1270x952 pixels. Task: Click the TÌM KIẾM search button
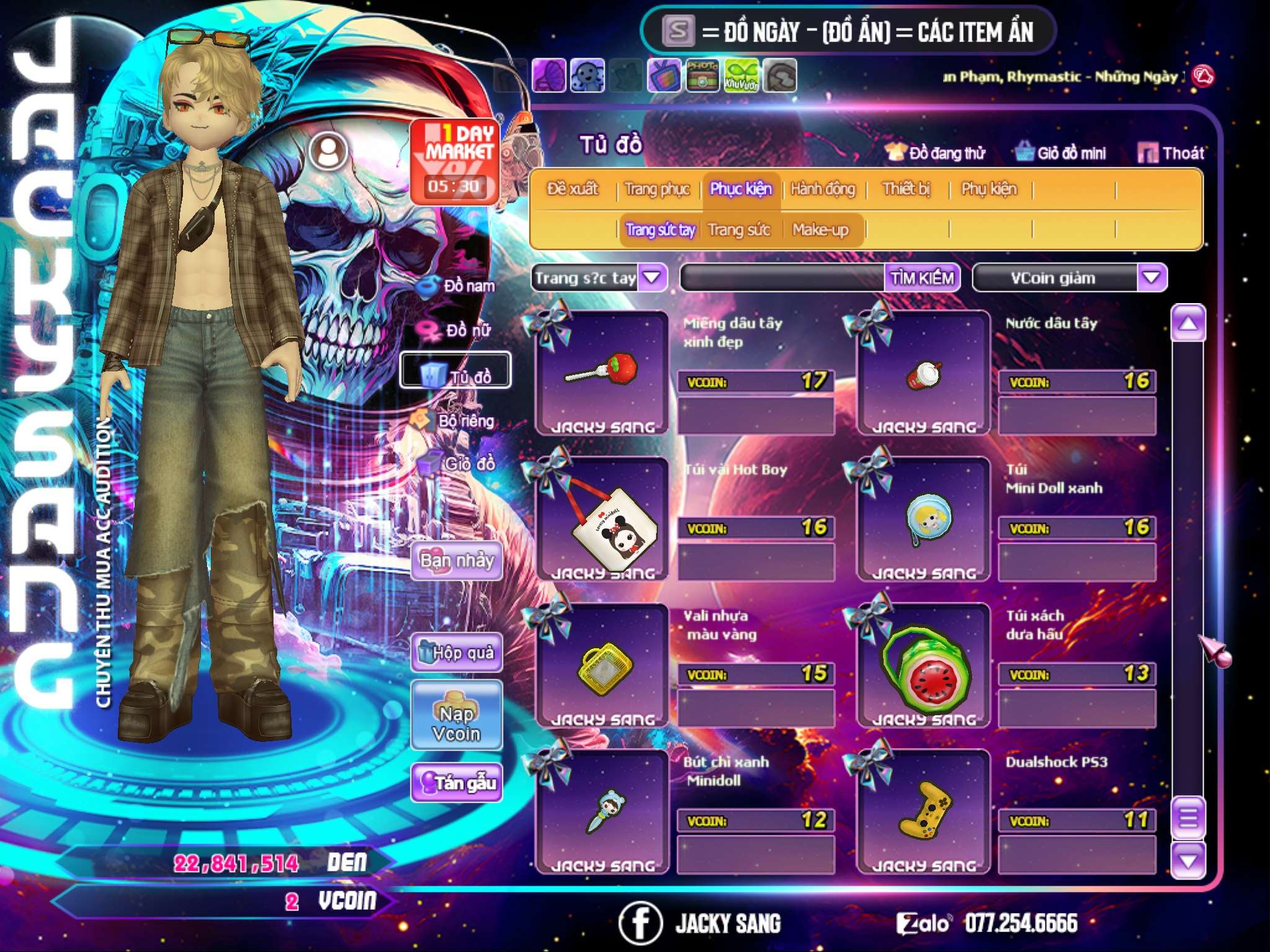[921, 278]
